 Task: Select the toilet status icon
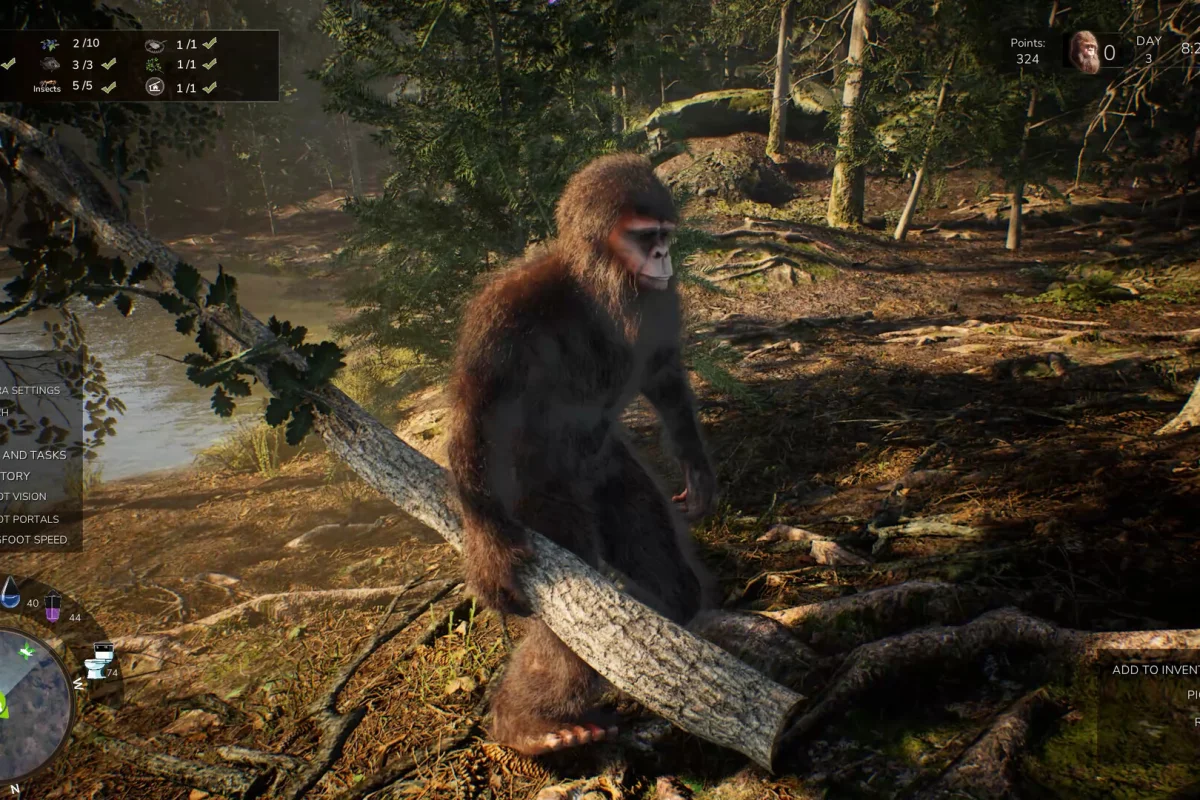99,660
